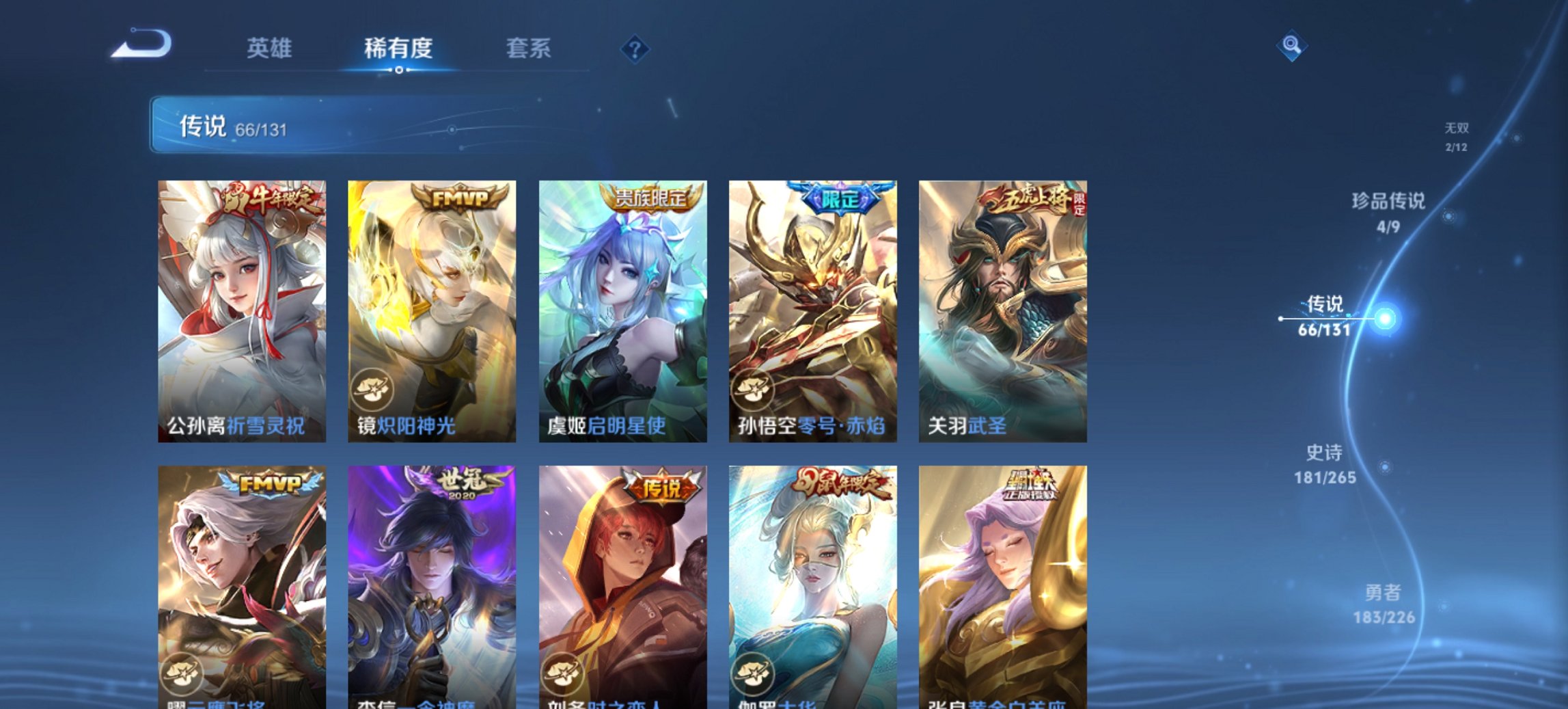Click the question mark help icon
The height and width of the screenshot is (709, 1568).
click(635, 49)
